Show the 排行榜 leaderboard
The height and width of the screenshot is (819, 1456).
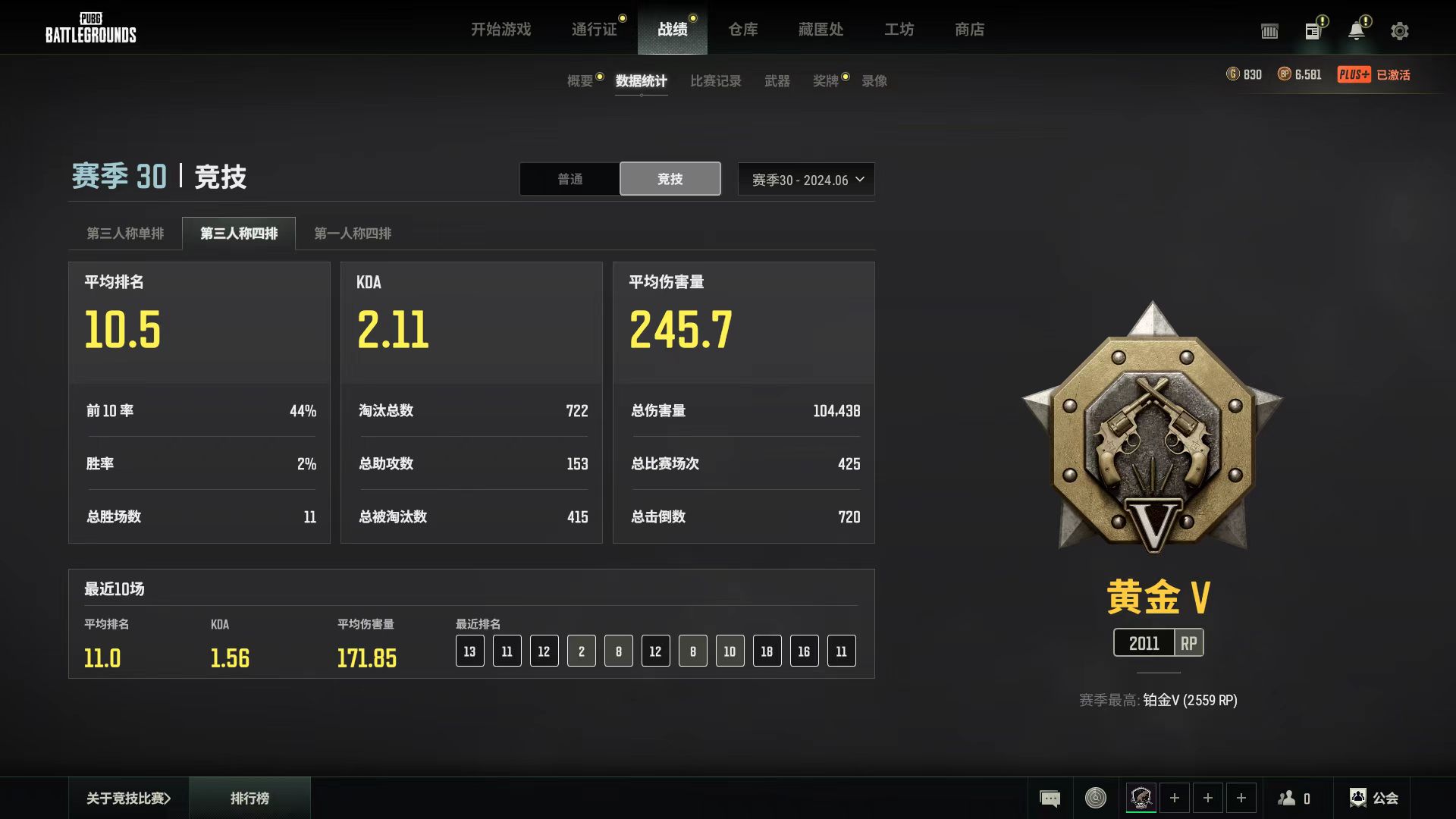point(249,798)
